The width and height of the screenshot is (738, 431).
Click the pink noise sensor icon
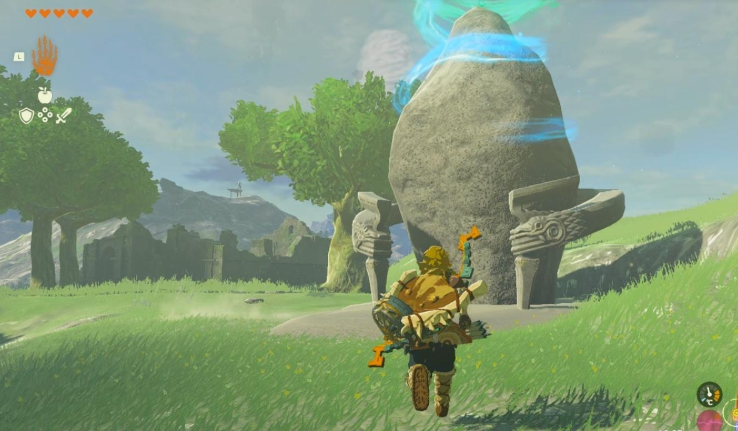pyautogui.click(x=711, y=421)
